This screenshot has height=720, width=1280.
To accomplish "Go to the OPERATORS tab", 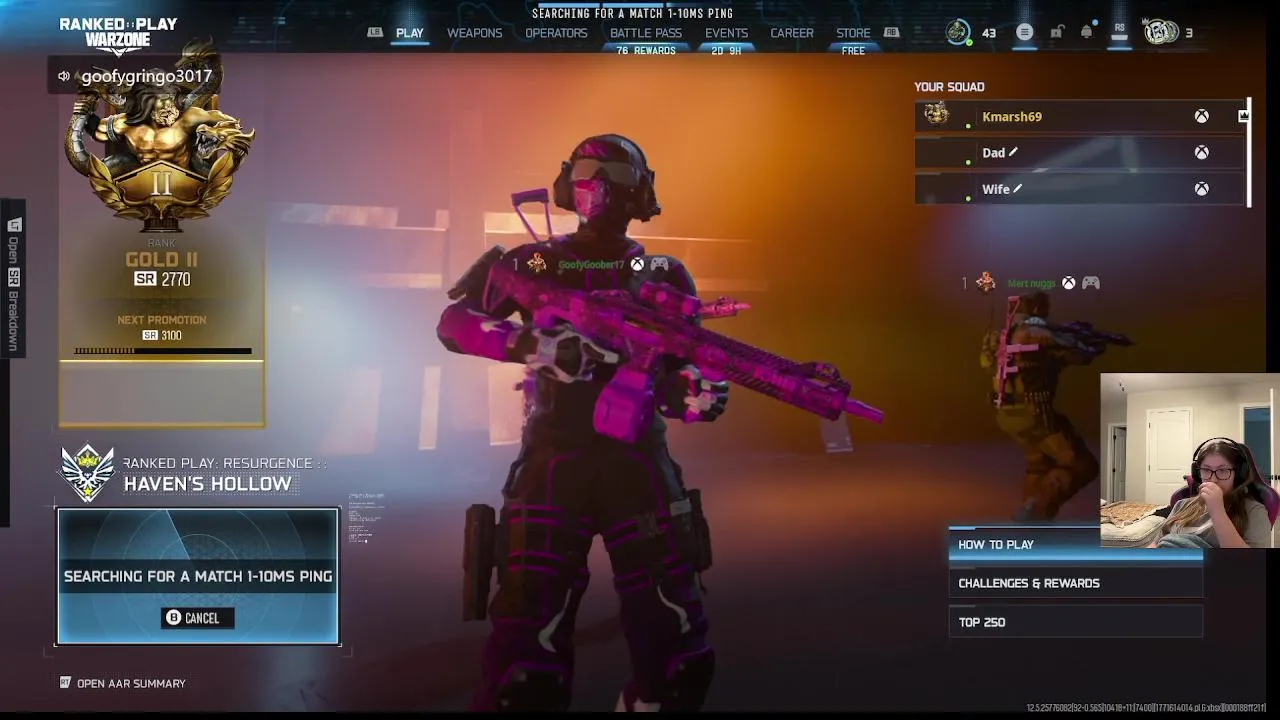I will [x=556, y=33].
